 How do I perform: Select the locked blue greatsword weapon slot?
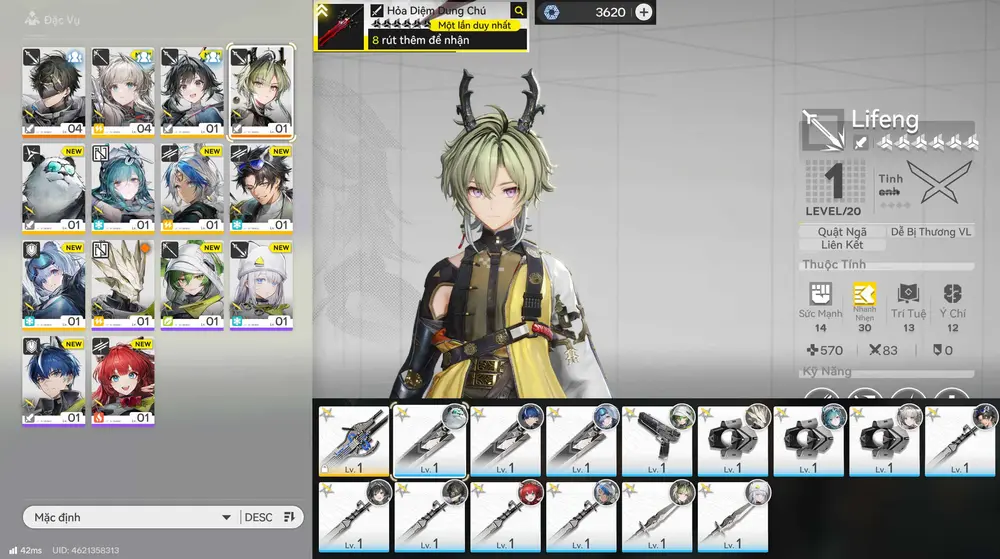click(x=353, y=441)
